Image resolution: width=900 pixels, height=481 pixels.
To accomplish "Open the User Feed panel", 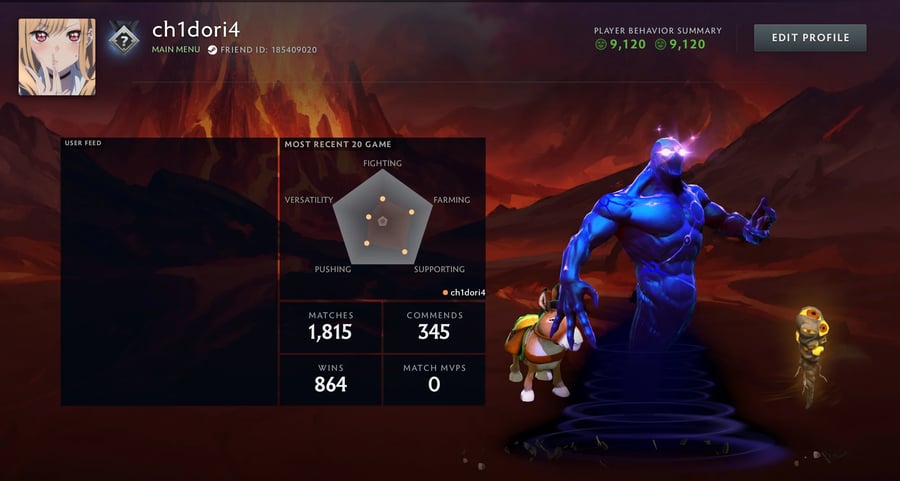I will click(169, 272).
